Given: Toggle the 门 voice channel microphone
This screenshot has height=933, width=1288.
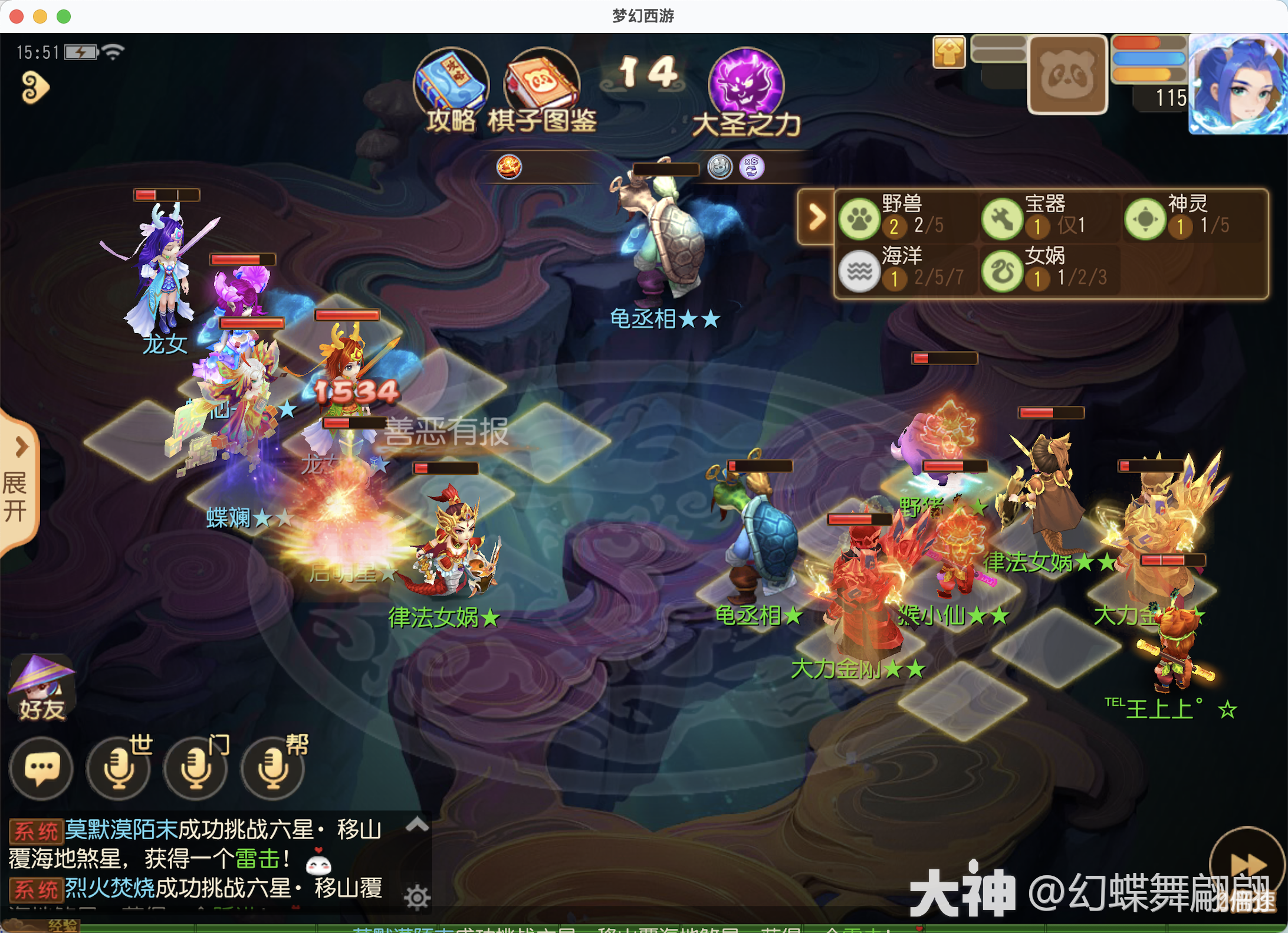Looking at the screenshot, I should click(x=195, y=770).
